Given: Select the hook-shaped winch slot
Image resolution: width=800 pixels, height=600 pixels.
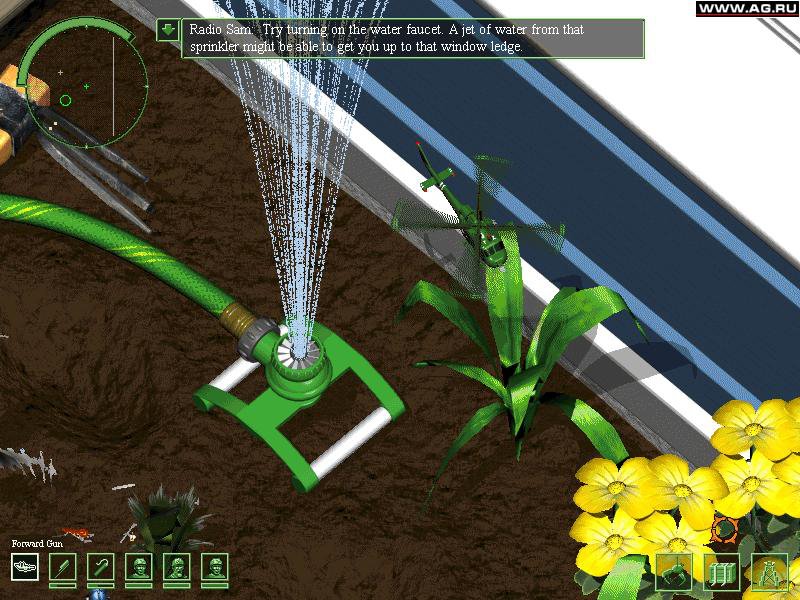Looking at the screenshot, I should [101, 567].
